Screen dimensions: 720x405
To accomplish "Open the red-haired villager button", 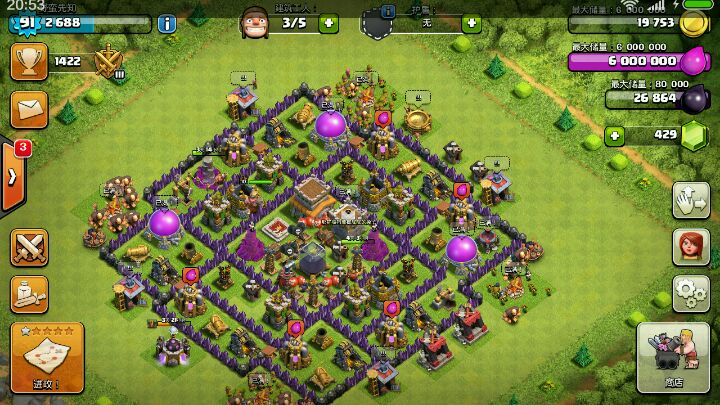I will tap(691, 245).
